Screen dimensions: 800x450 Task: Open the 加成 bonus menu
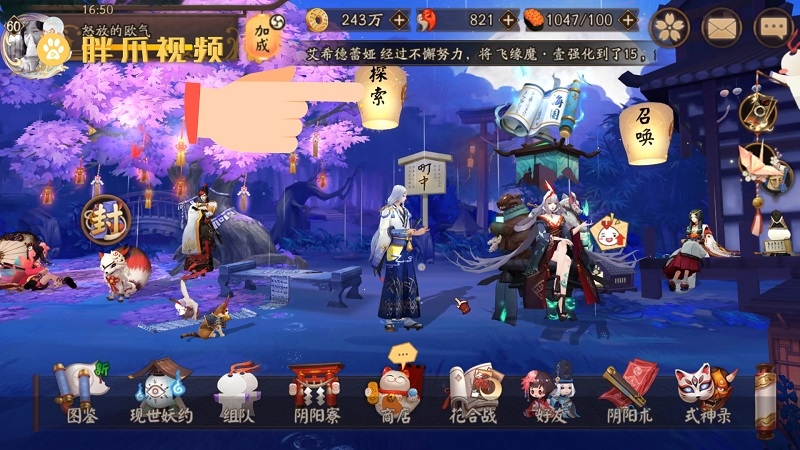[262, 38]
